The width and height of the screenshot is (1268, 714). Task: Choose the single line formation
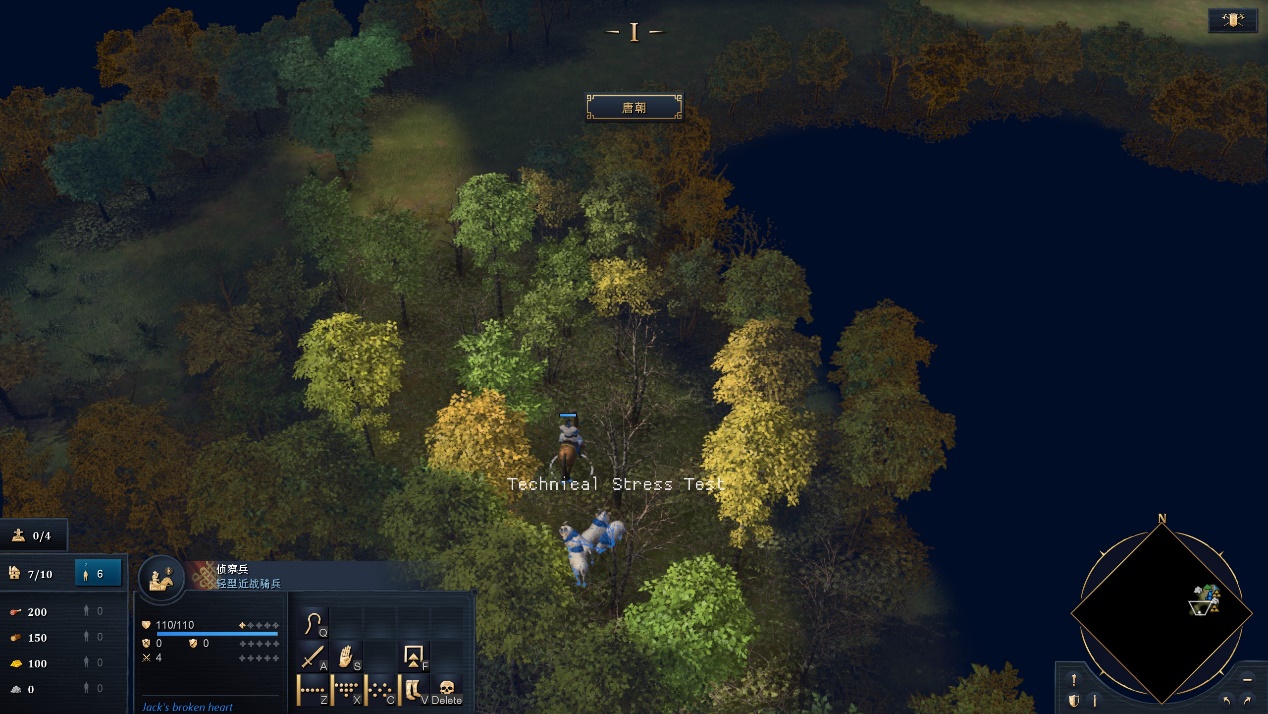pyautogui.click(x=313, y=689)
